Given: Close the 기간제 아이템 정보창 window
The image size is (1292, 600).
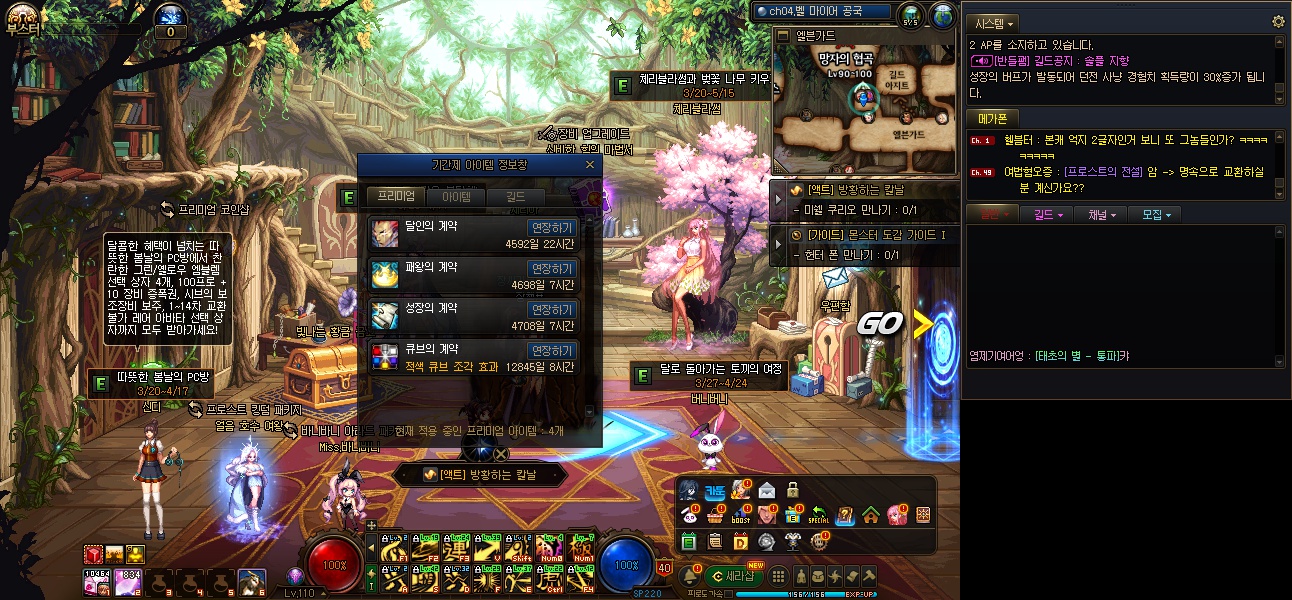Looking at the screenshot, I should [x=590, y=165].
